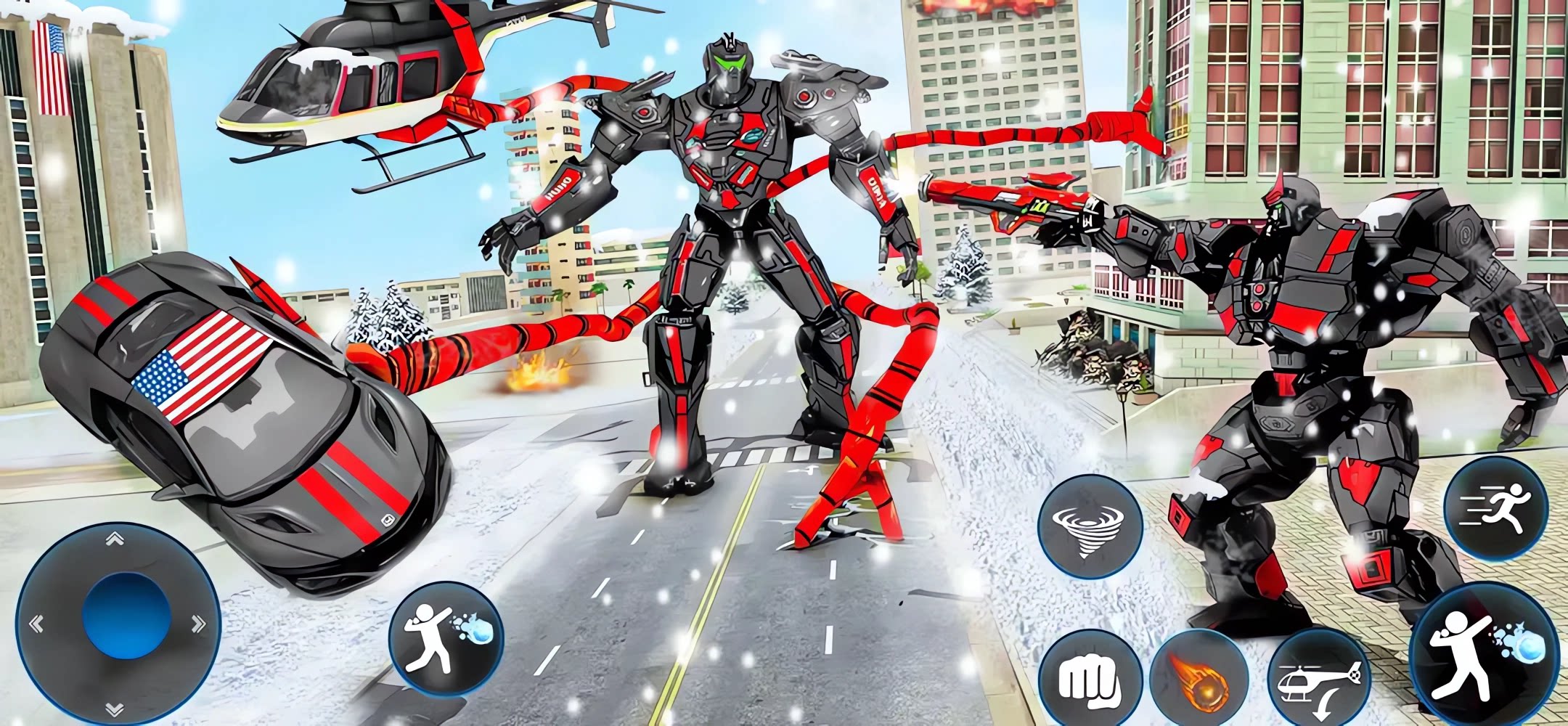
Task: Punch with the fist attack button
Action: coord(1089,680)
